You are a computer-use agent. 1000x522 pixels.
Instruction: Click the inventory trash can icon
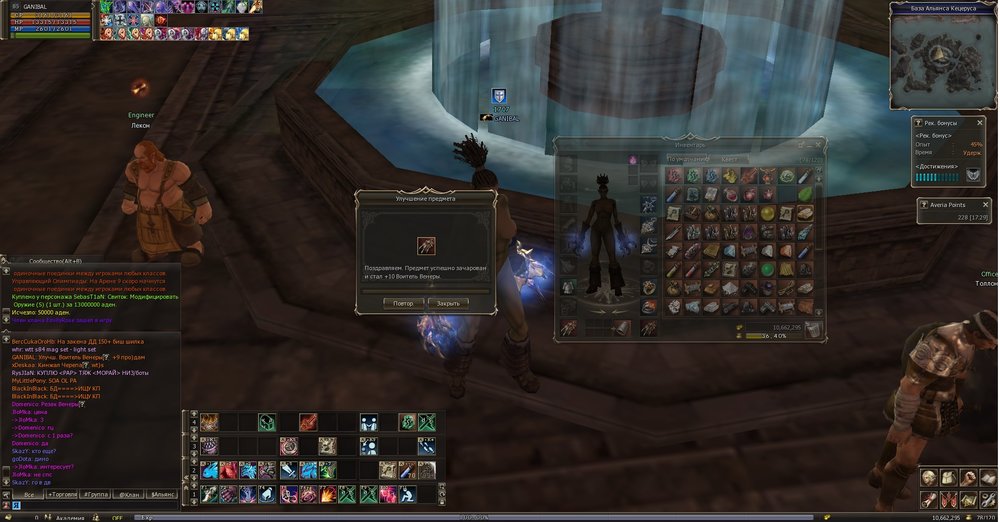click(813, 329)
